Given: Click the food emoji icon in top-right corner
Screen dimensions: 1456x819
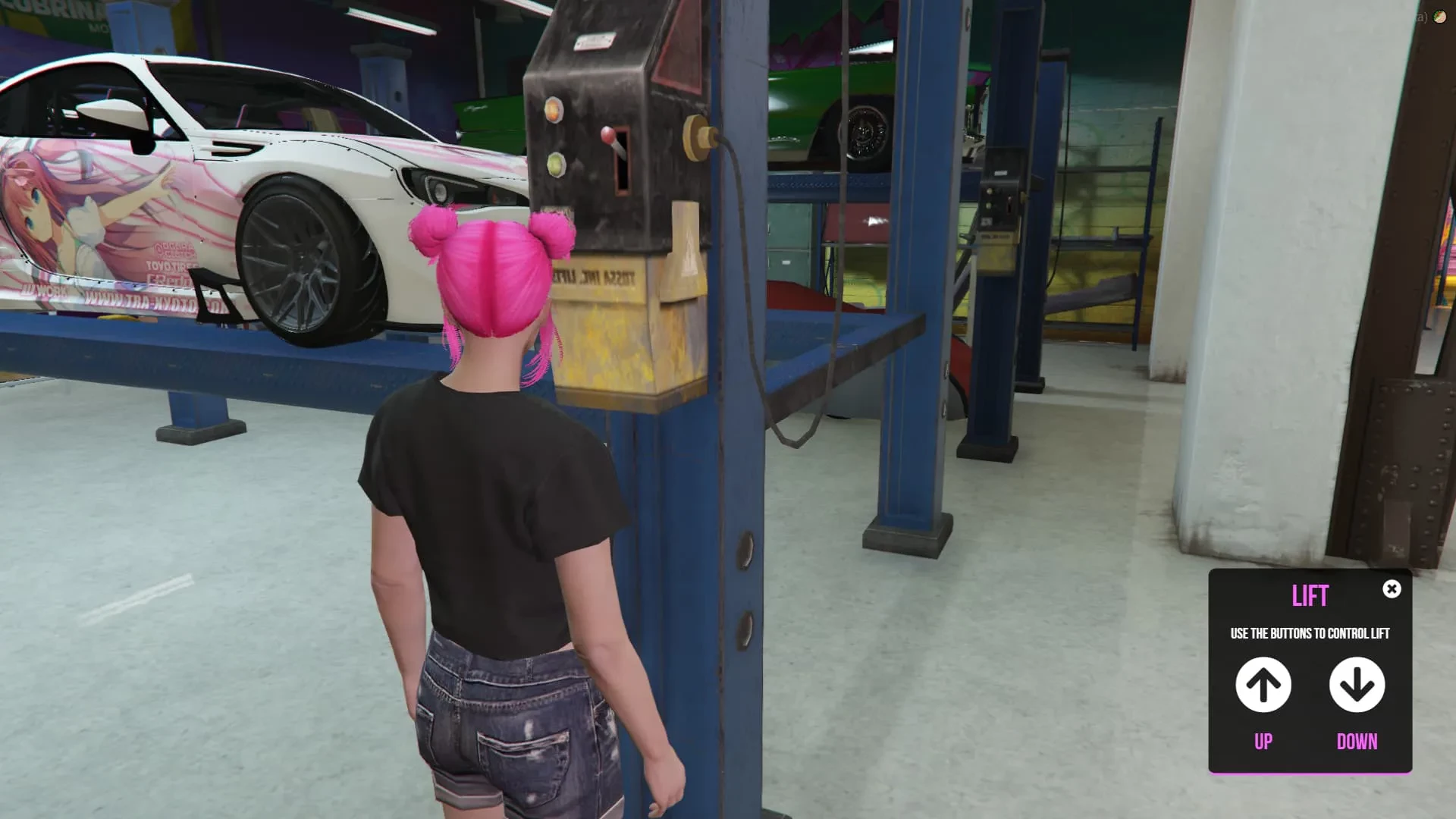Looking at the screenshot, I should click(1439, 16).
